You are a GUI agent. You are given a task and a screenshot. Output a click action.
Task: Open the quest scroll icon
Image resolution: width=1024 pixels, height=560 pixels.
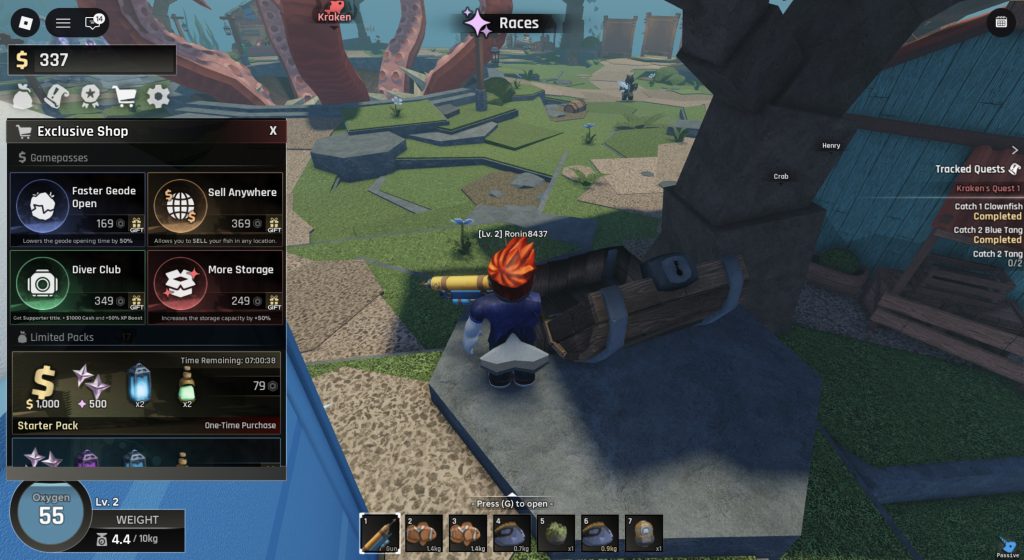pos(57,96)
